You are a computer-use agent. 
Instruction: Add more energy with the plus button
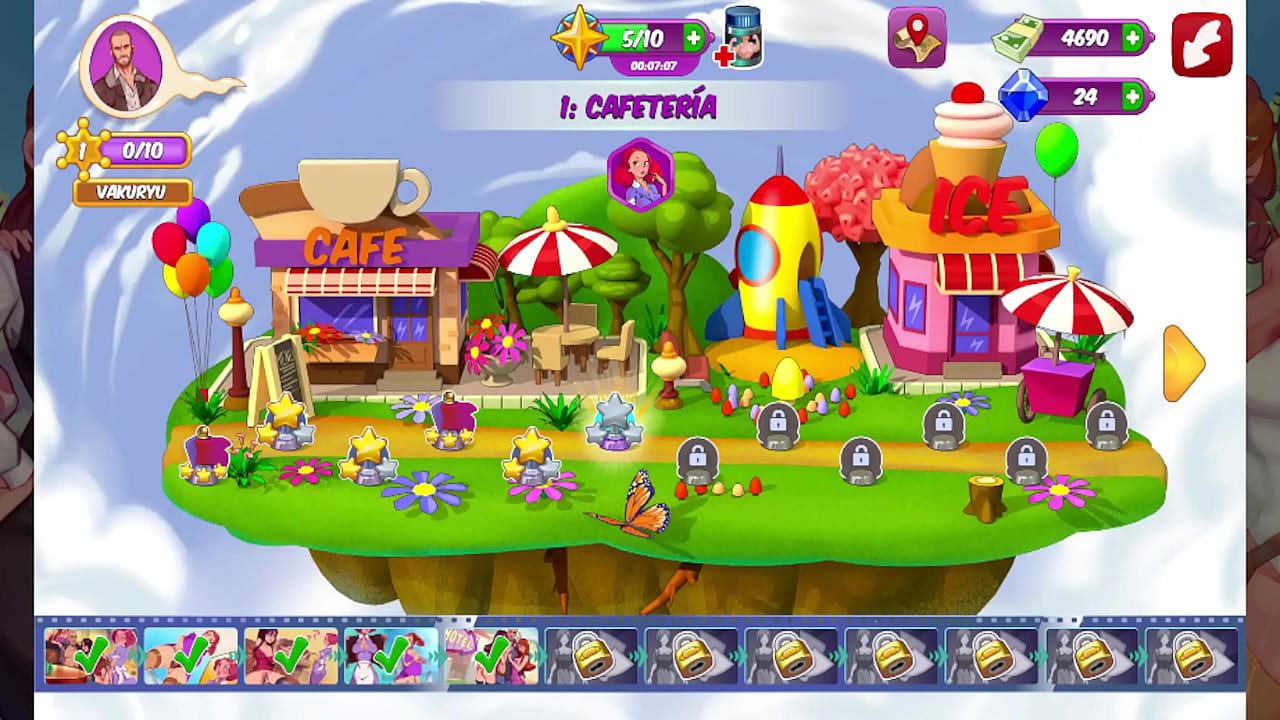click(694, 38)
